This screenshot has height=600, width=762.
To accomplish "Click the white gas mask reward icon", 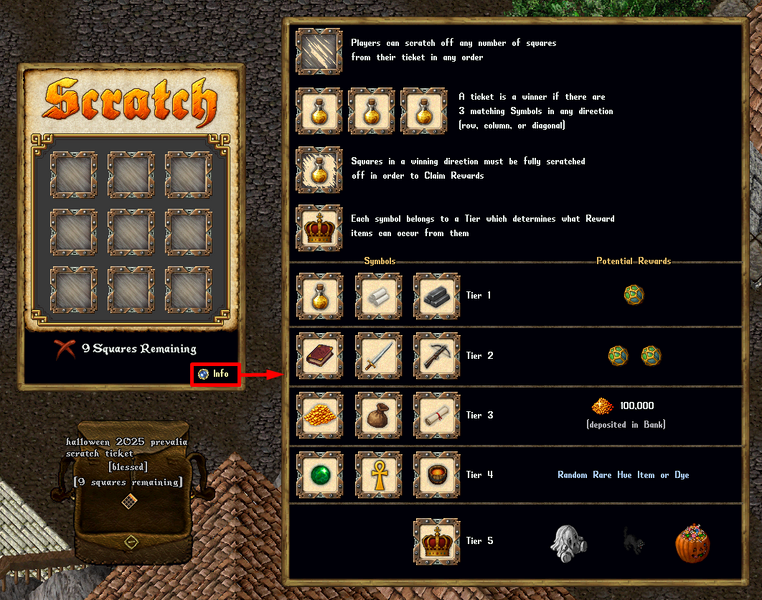I will pyautogui.click(x=568, y=541).
